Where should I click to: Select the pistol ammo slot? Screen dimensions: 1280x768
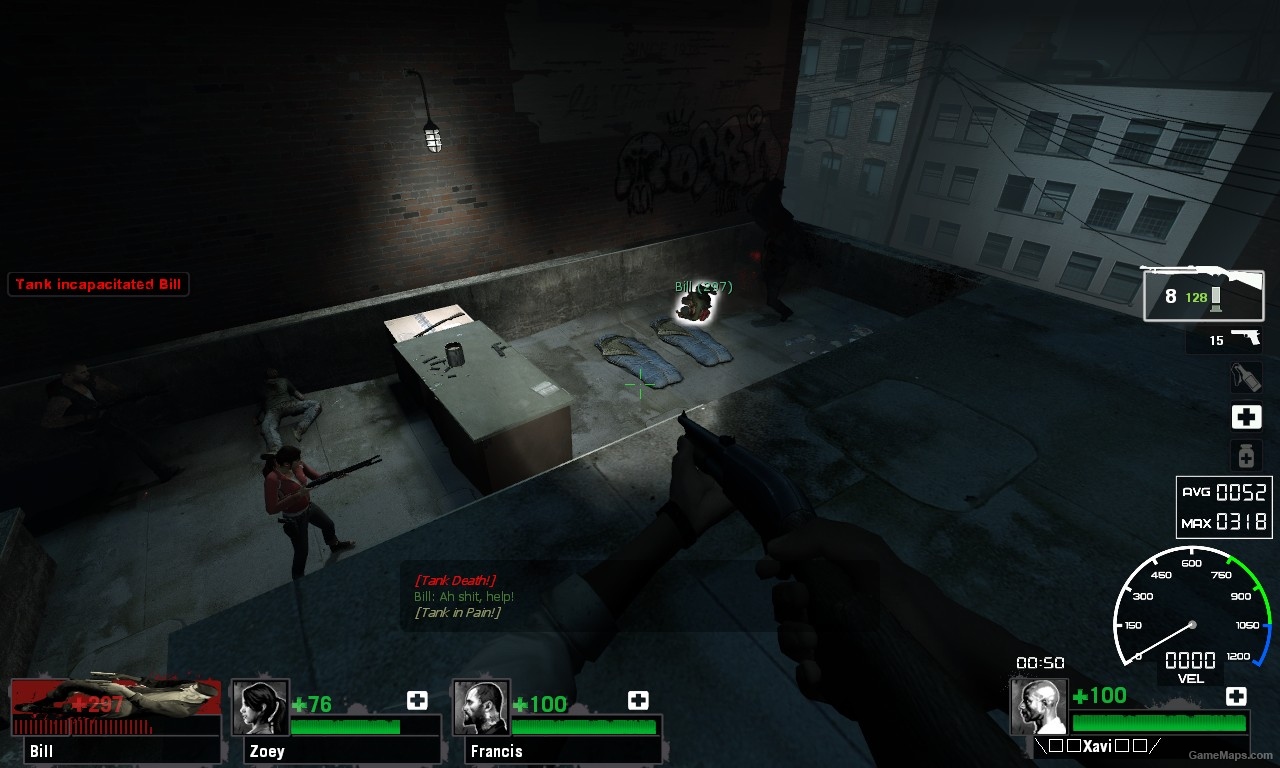[x=1224, y=341]
